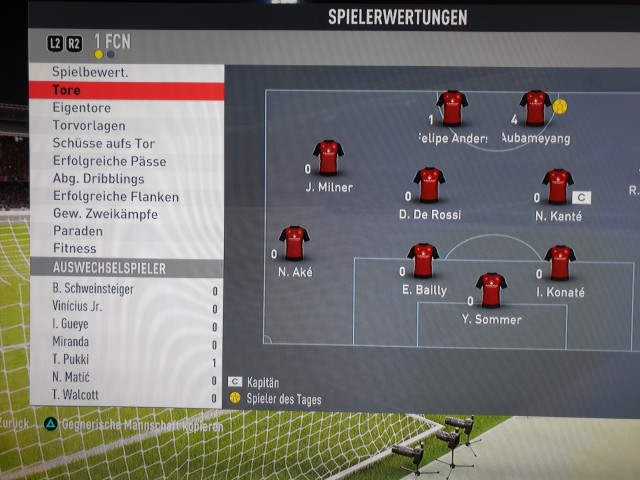Select the Spielbewert. stat category
640x480 pixels.
[90, 73]
